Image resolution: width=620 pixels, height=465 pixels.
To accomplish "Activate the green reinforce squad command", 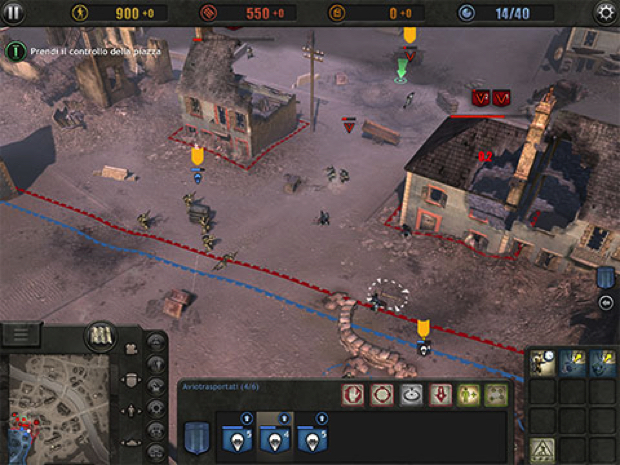I will click(x=467, y=394).
